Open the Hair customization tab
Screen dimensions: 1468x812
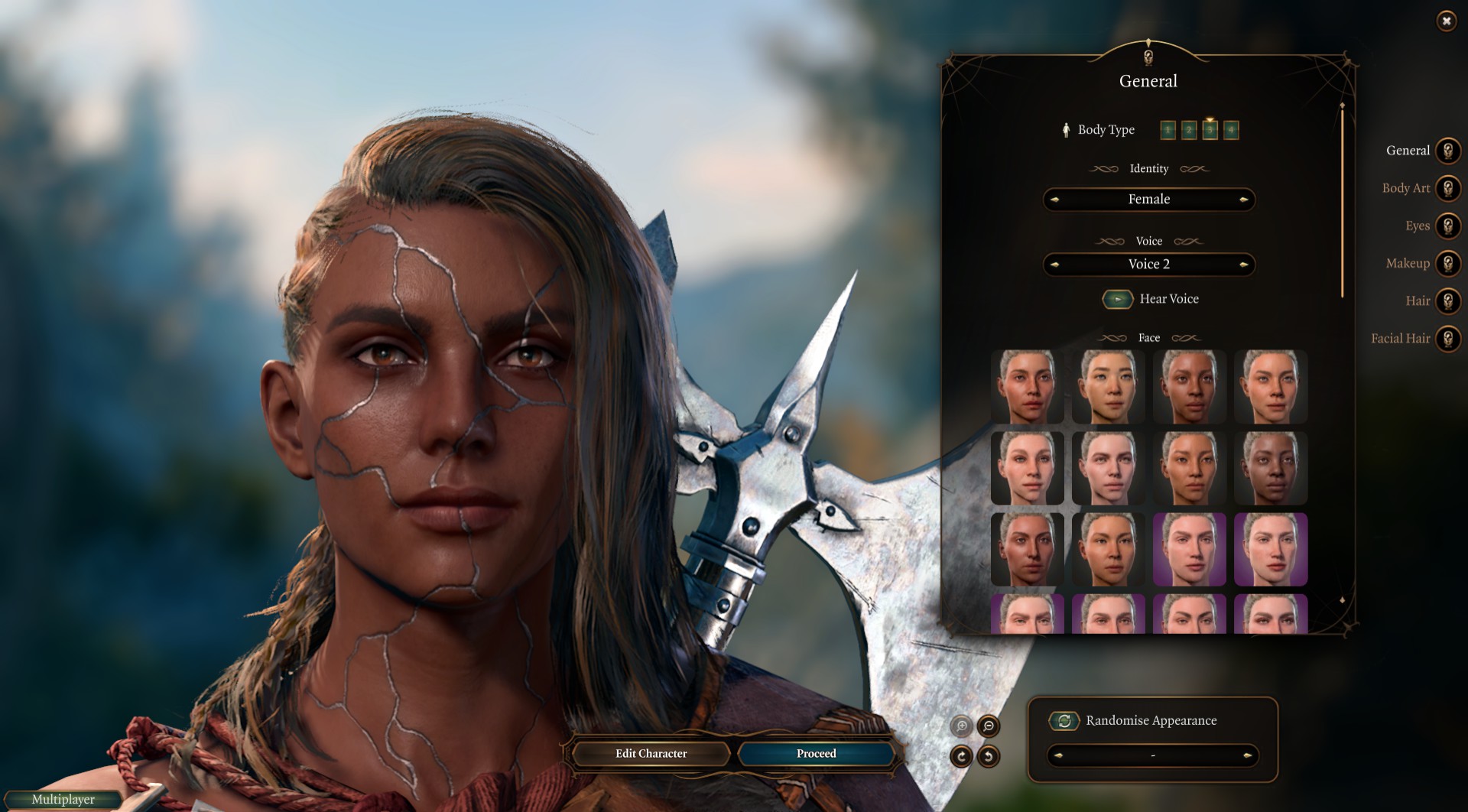click(1447, 300)
